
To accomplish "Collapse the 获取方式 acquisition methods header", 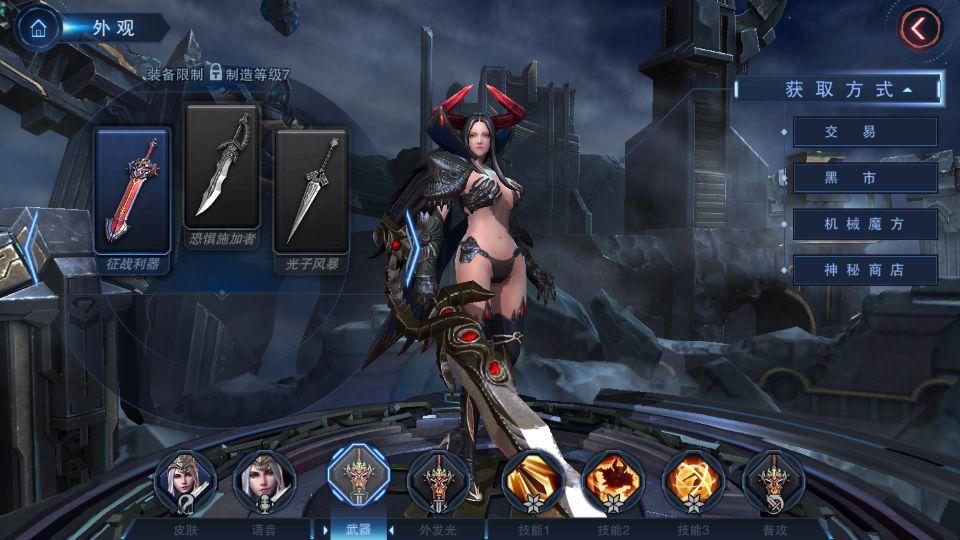I will pyautogui.click(x=838, y=89).
